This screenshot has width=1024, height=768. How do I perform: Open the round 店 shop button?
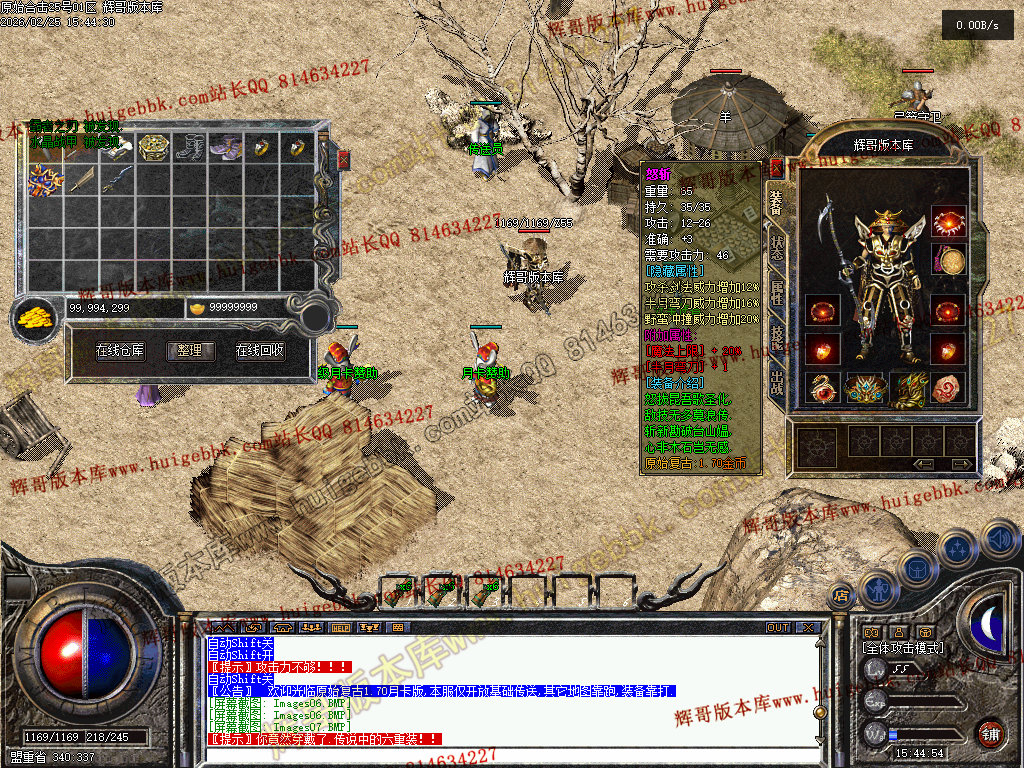click(842, 595)
